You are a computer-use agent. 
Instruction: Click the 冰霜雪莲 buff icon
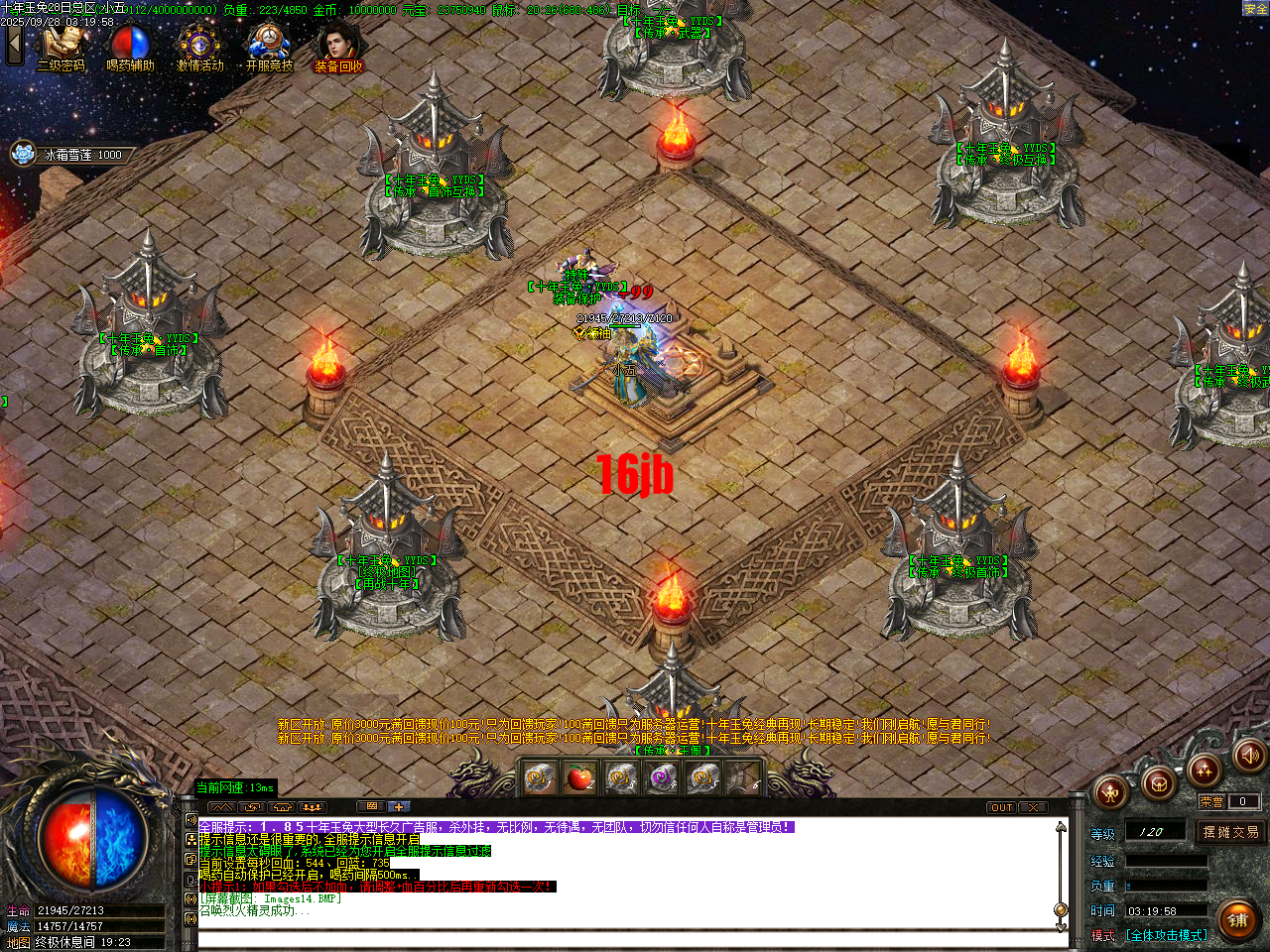click(20, 155)
